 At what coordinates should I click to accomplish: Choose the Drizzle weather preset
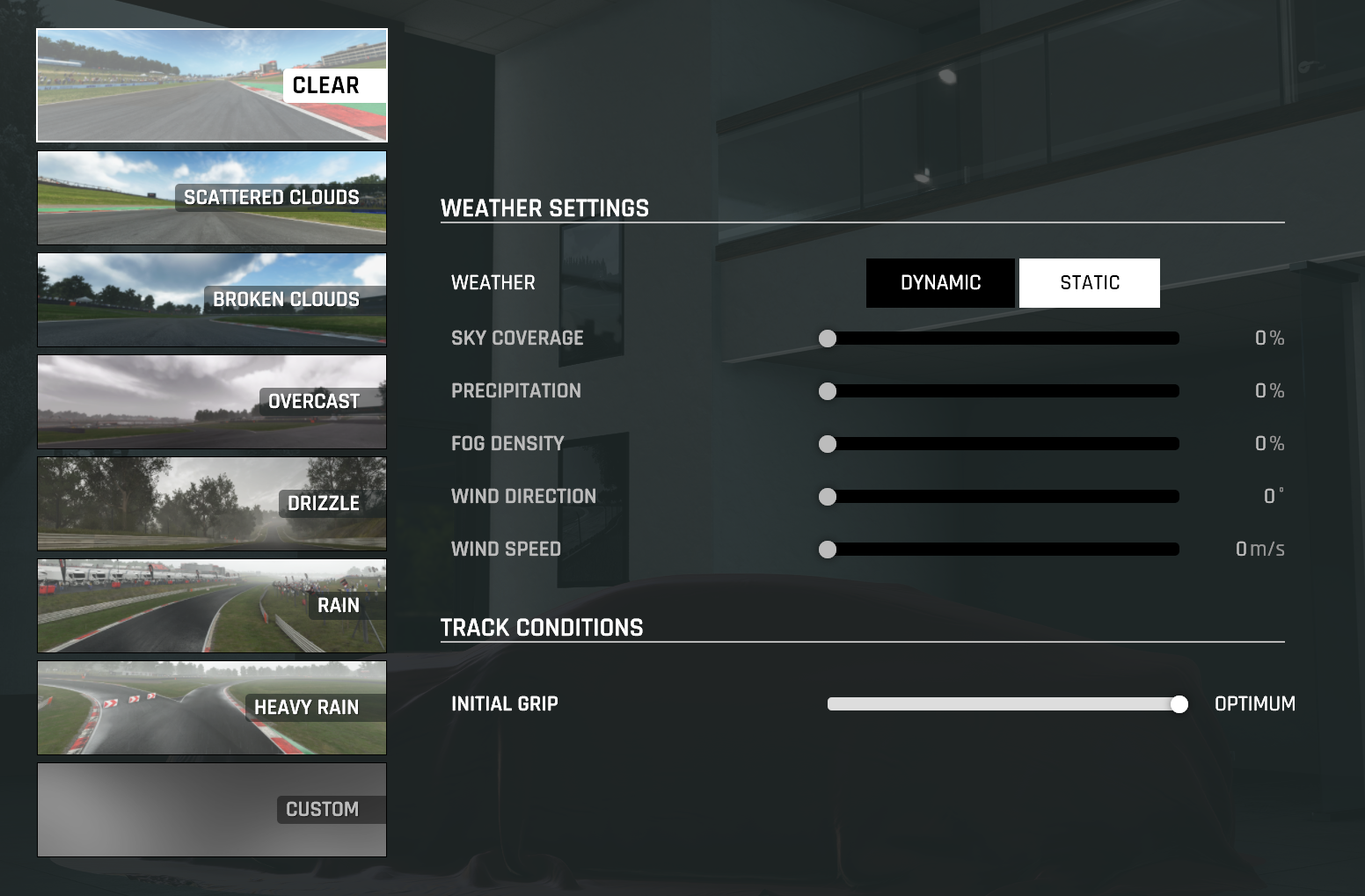(211, 504)
